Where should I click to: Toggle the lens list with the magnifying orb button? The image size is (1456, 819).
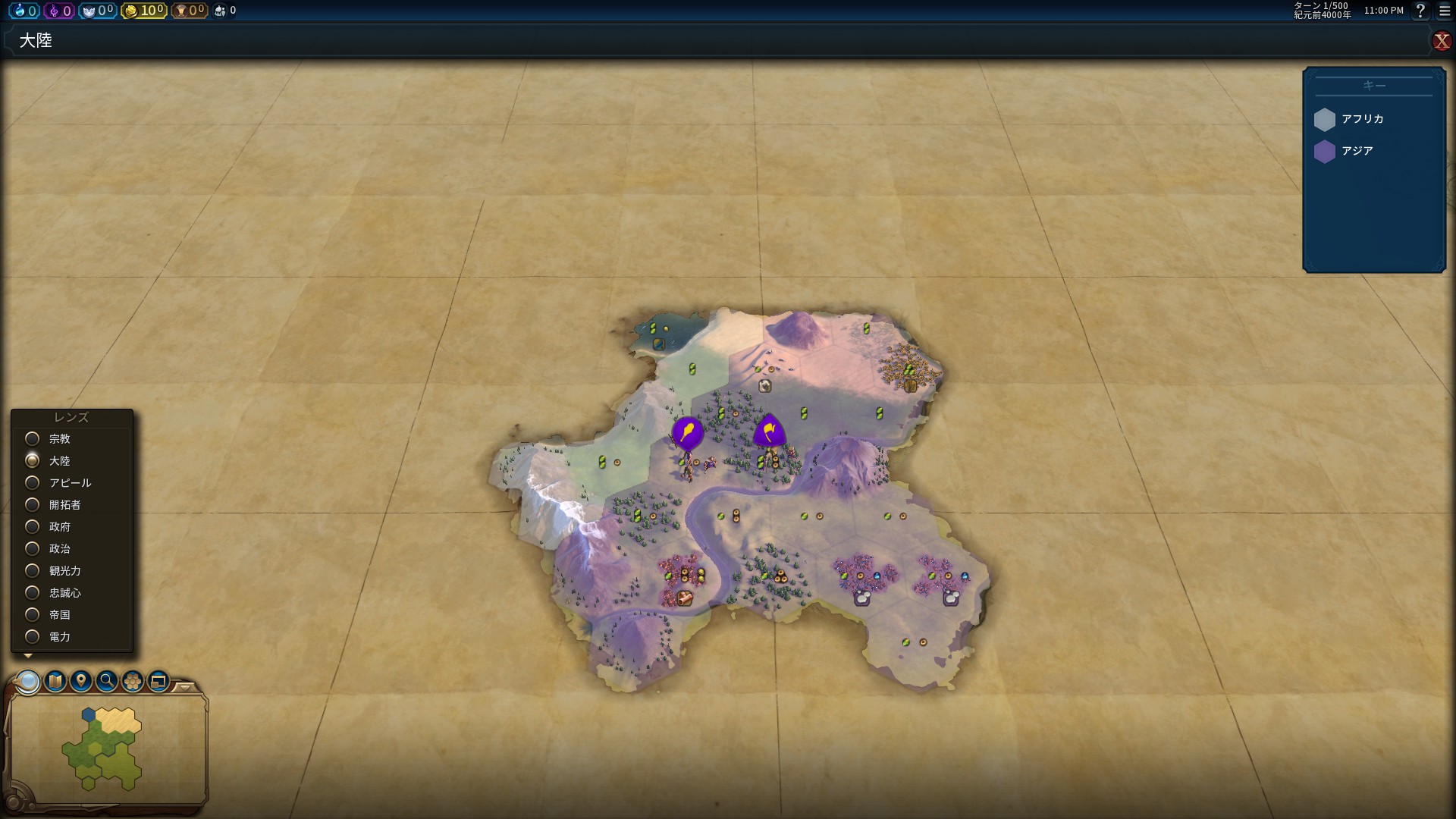tap(29, 681)
